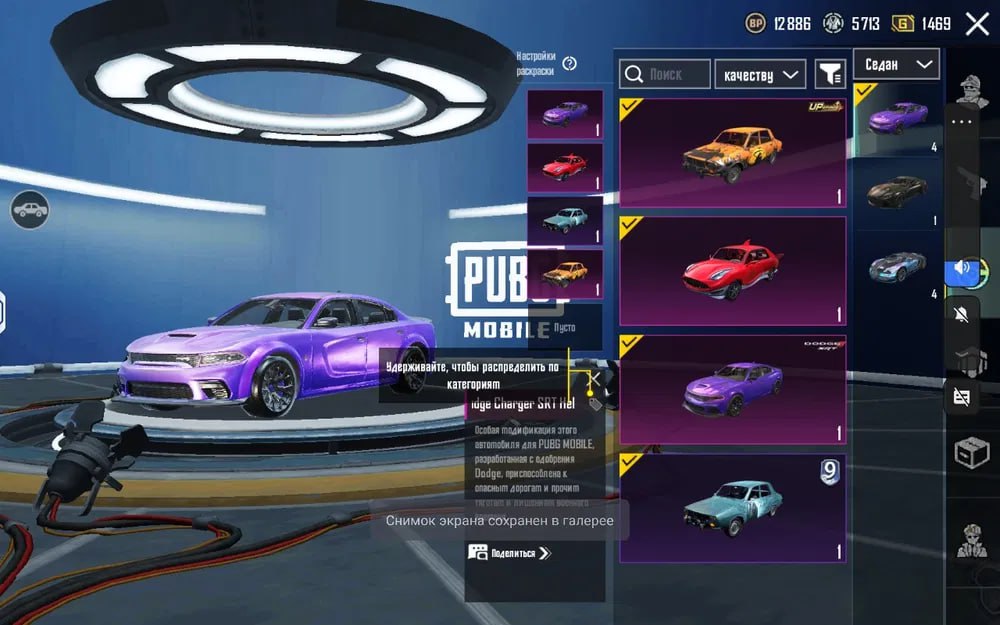Close the vehicle description tooltip
The width and height of the screenshot is (1000, 625).
pyautogui.click(x=593, y=379)
